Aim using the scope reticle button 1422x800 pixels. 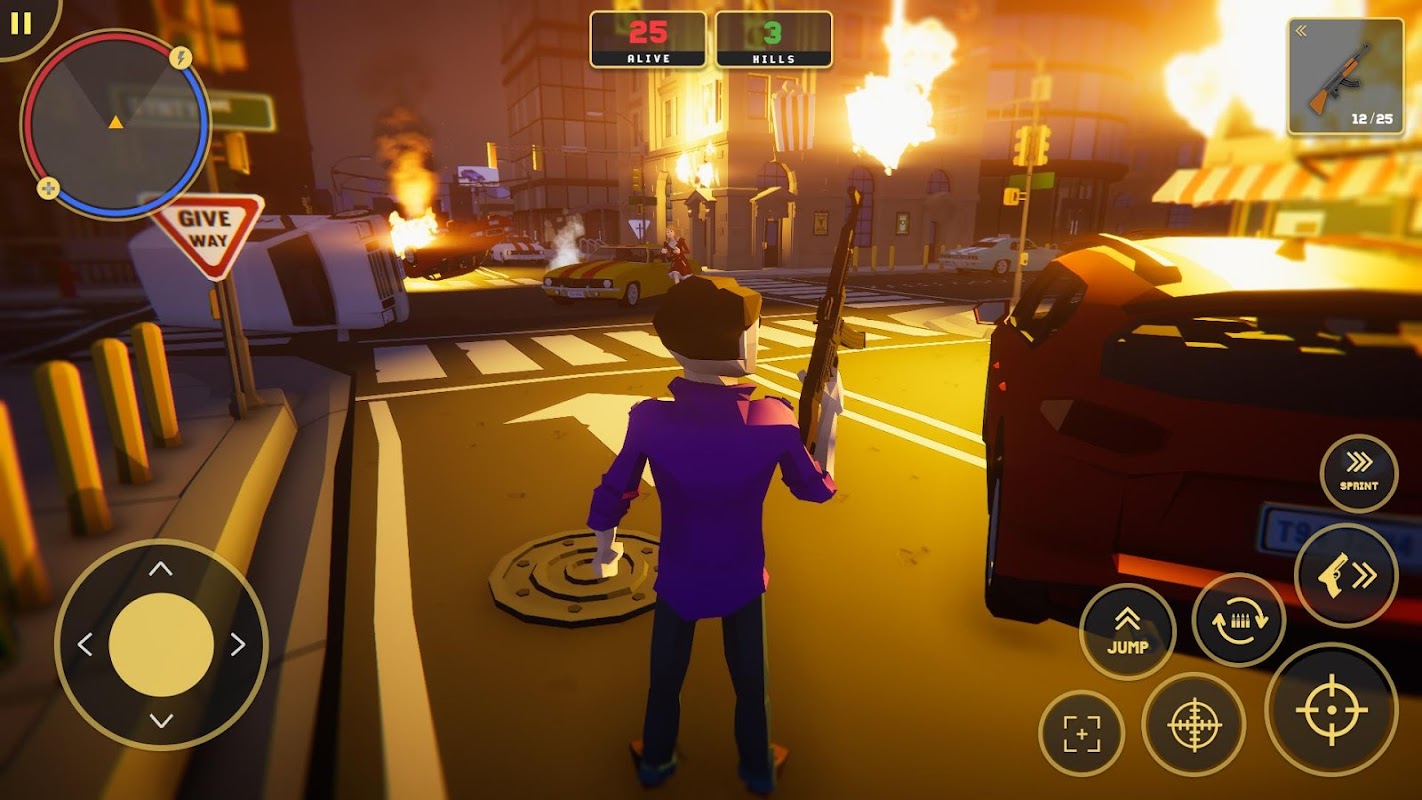1193,725
